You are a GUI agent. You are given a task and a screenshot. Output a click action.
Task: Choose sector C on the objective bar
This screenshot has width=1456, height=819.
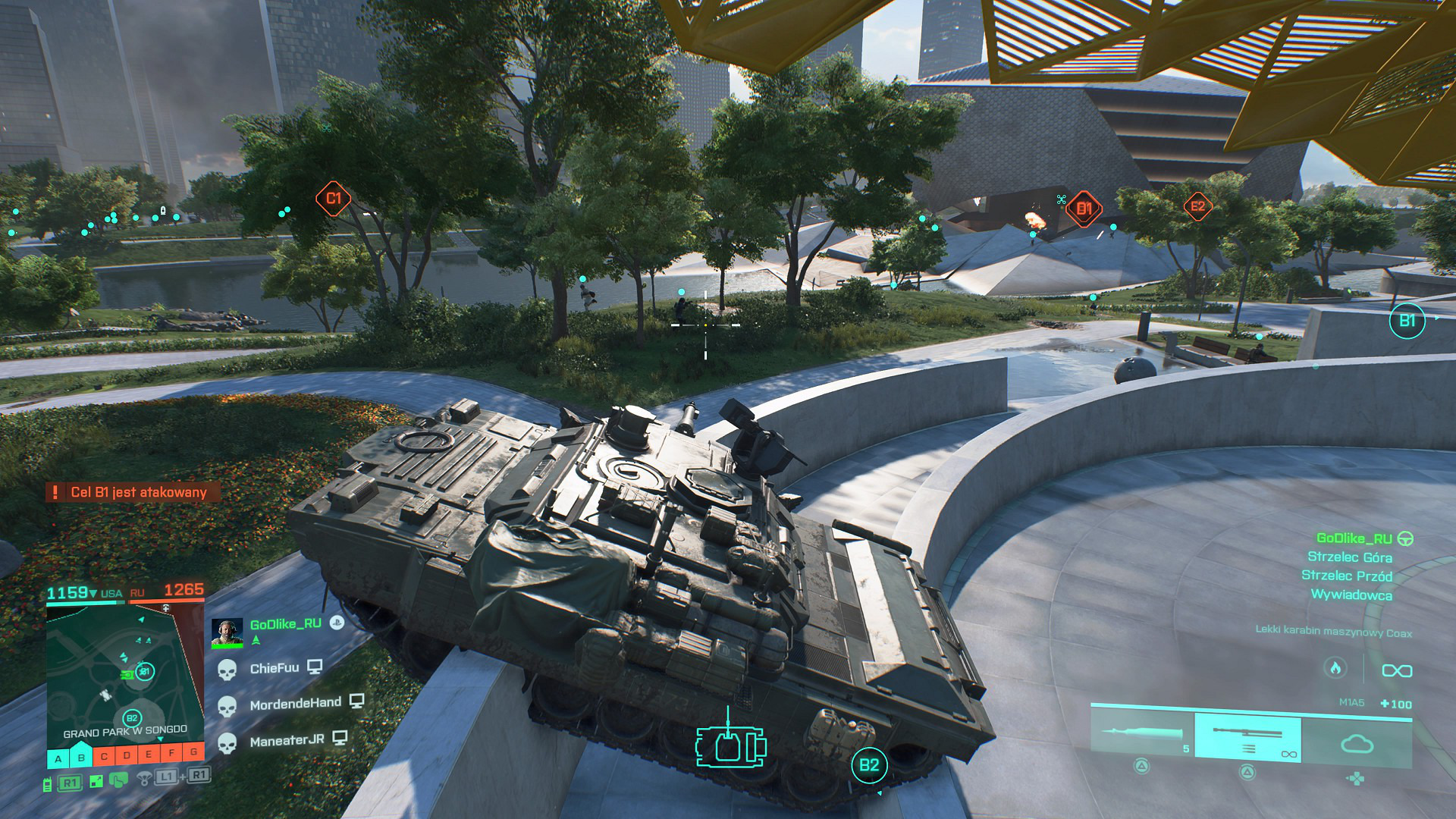point(104,755)
